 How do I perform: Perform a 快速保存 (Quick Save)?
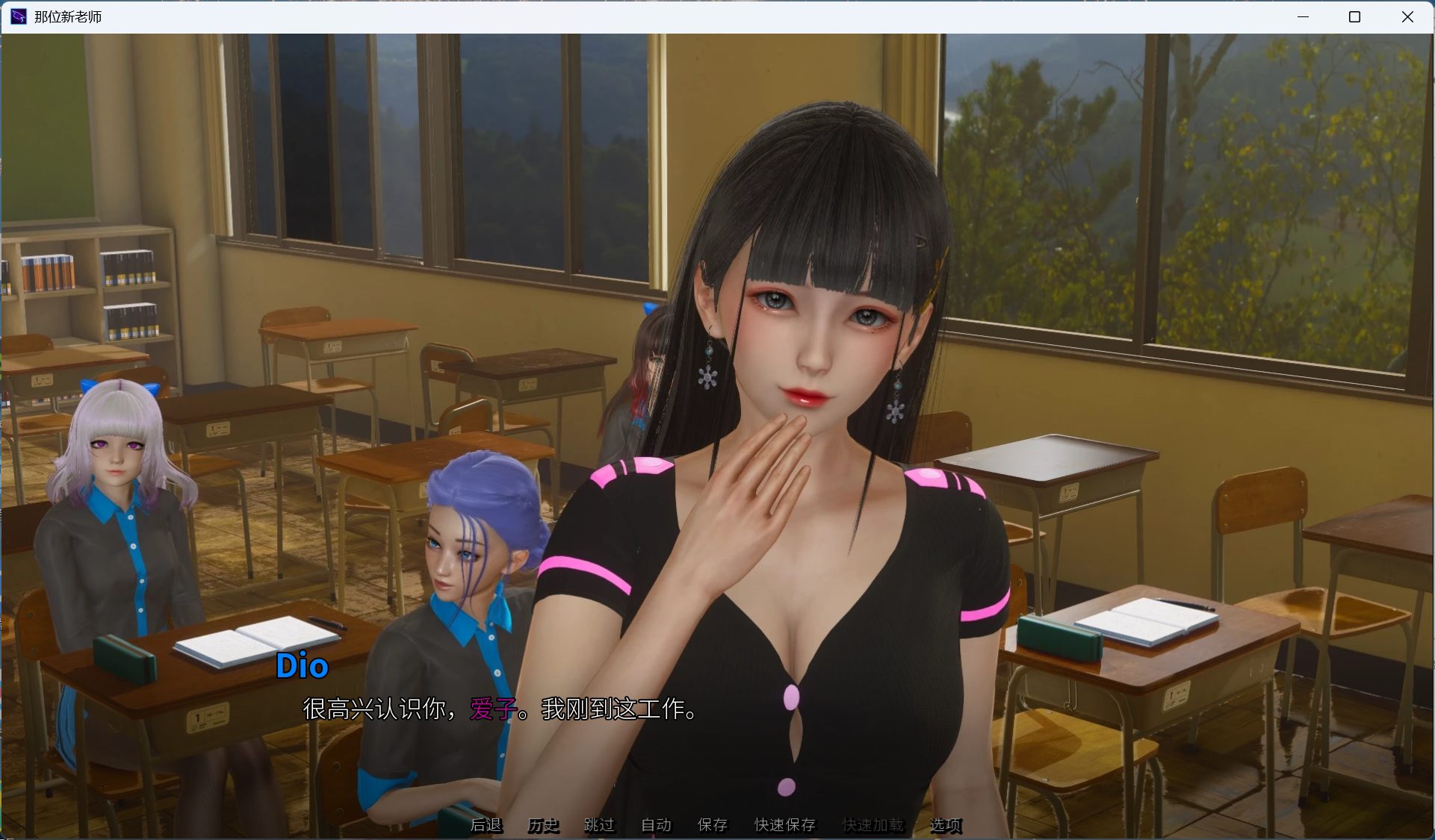click(x=784, y=826)
